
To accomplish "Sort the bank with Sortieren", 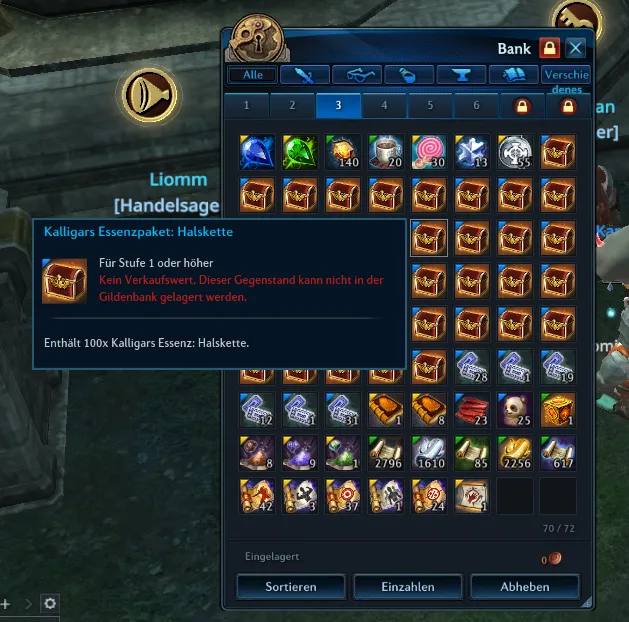I will point(291,585).
